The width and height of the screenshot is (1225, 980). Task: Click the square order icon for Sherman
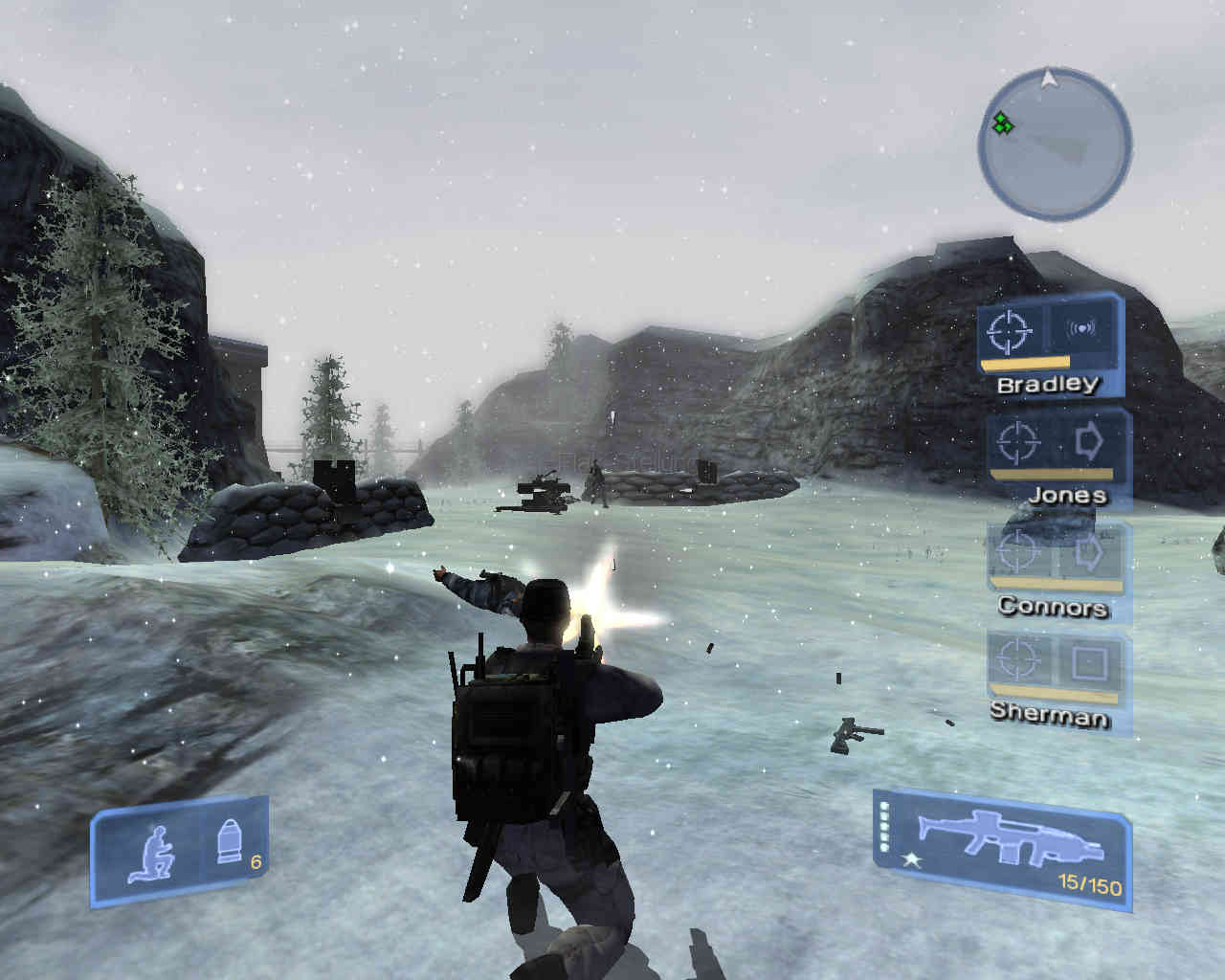coord(1088,662)
